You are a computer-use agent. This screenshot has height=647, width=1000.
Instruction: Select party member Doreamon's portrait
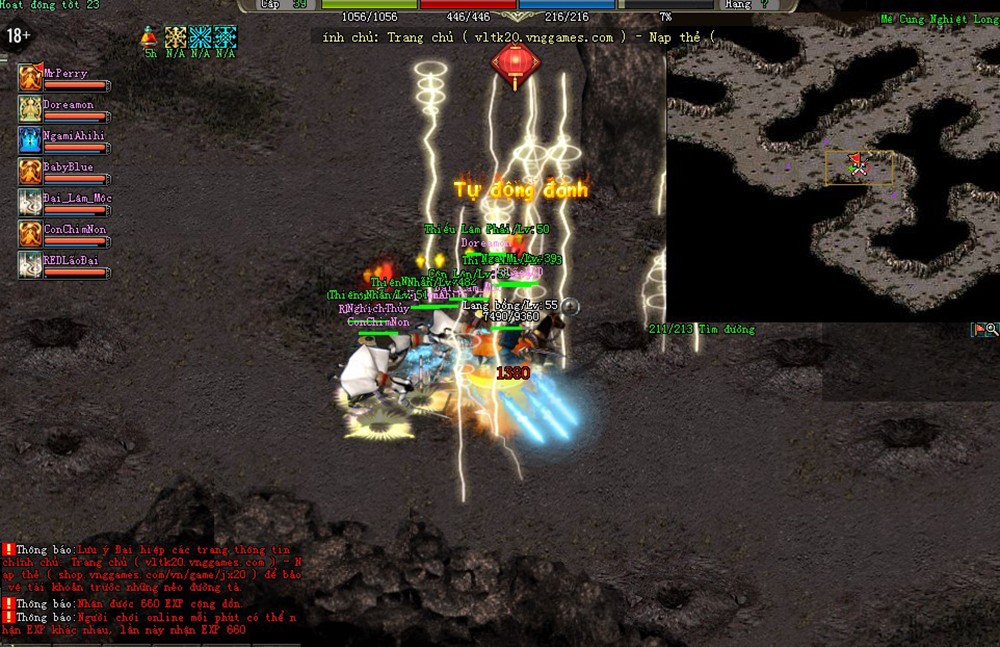30,109
